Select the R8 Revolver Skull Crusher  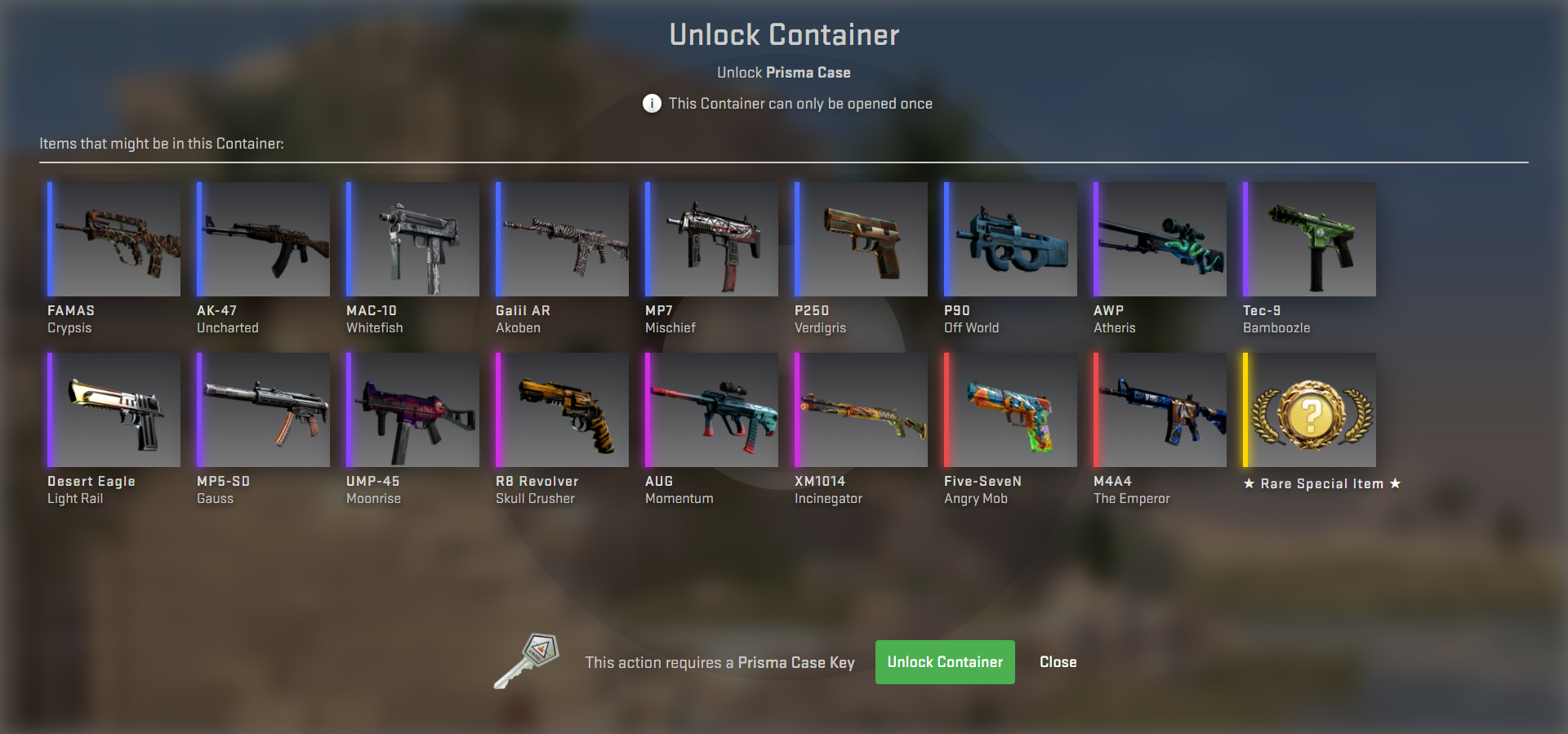click(x=560, y=409)
